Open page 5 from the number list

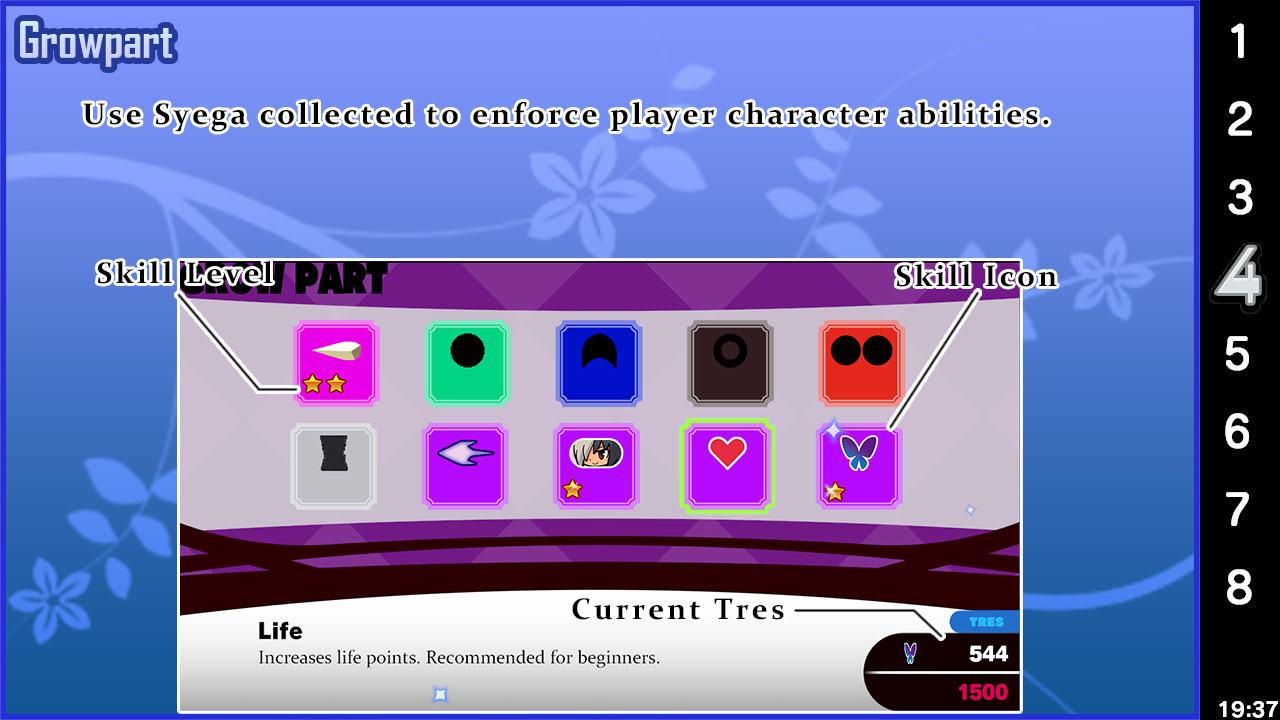(1239, 355)
